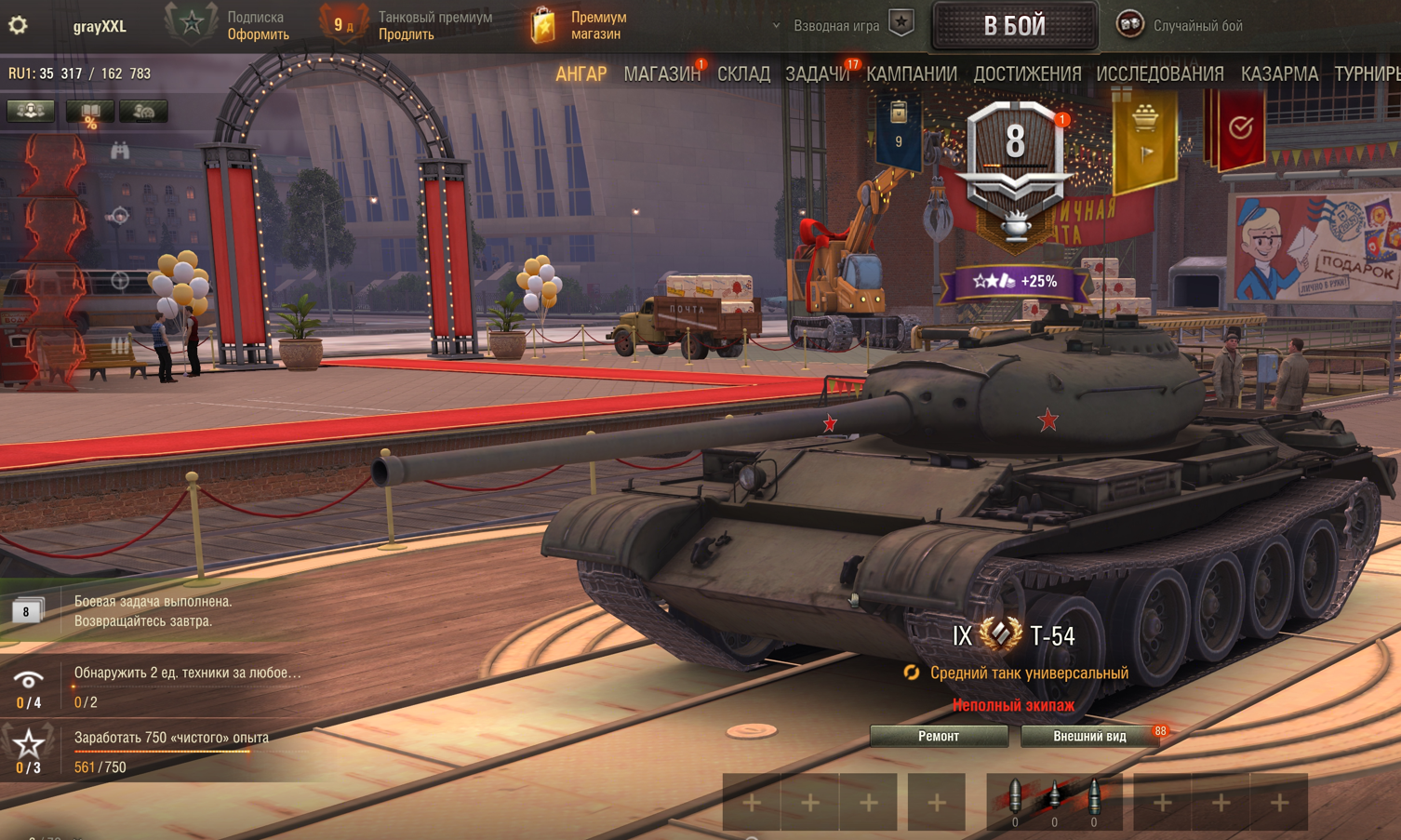
Task: Go to the ЗАДАЧИ tab
Action: point(817,73)
